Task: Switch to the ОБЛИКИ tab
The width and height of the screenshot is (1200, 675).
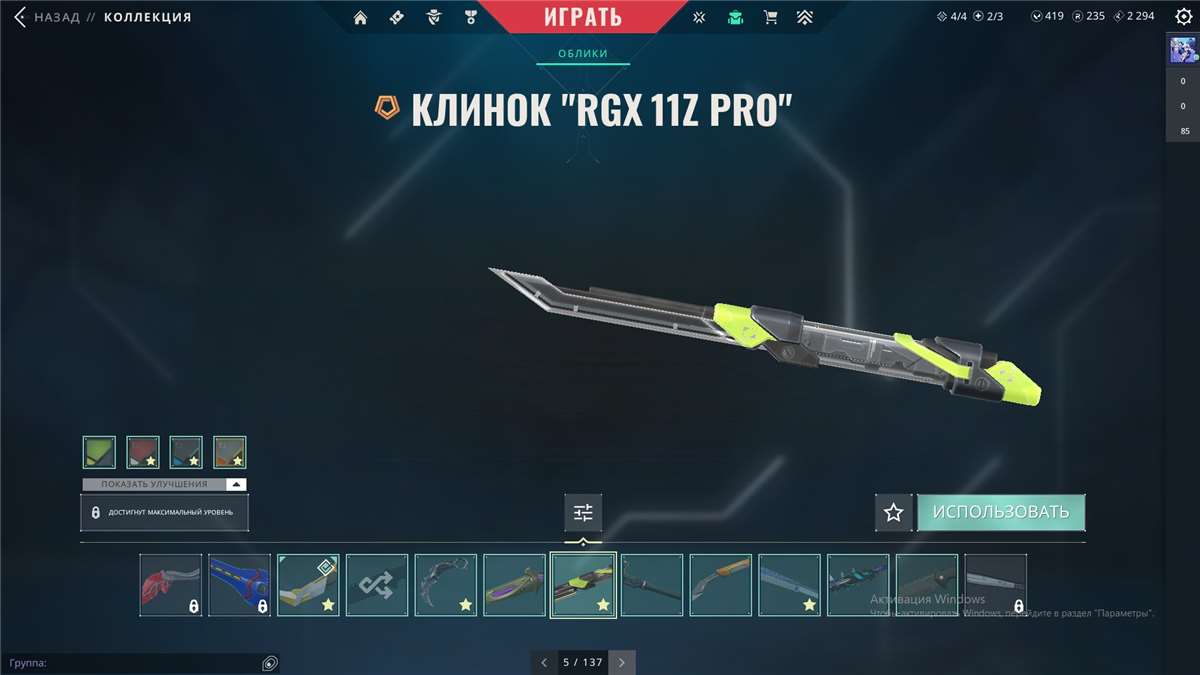Action: pos(583,53)
